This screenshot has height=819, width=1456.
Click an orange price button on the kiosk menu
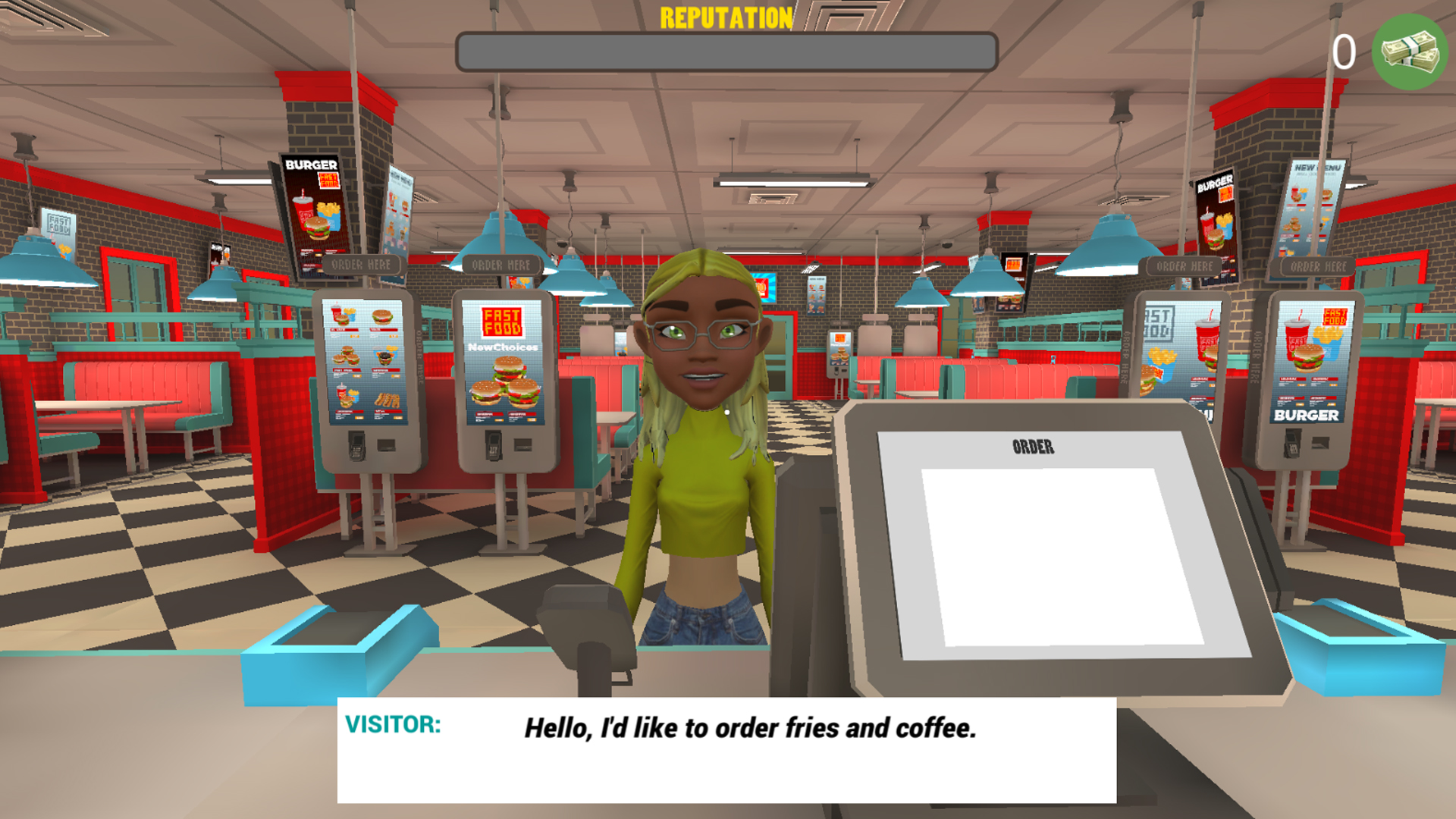356,336
